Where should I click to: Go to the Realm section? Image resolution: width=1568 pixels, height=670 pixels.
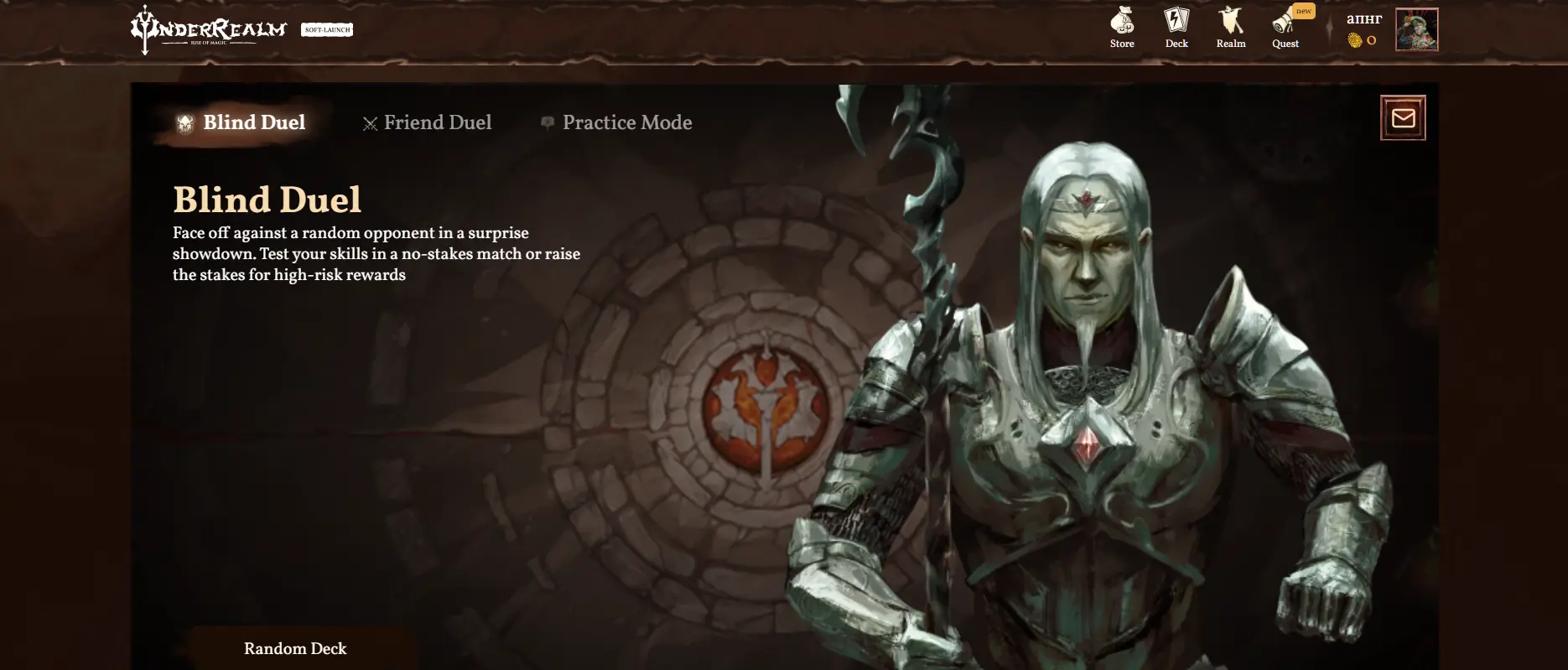[x=1231, y=28]
